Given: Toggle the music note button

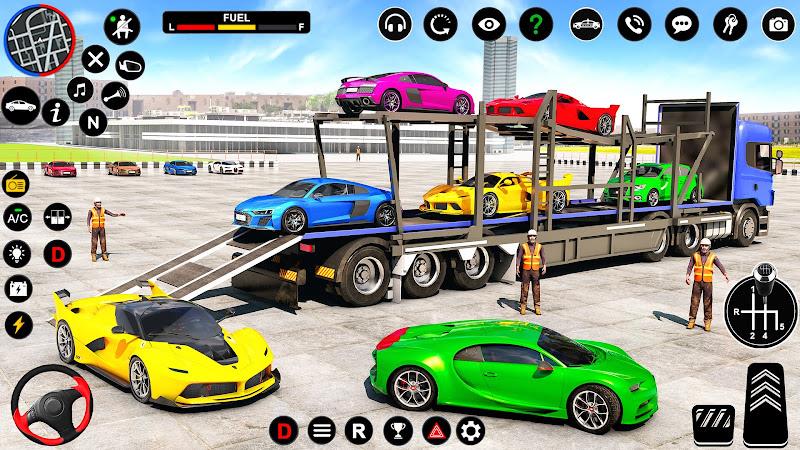Looking at the screenshot, I should (82, 90).
